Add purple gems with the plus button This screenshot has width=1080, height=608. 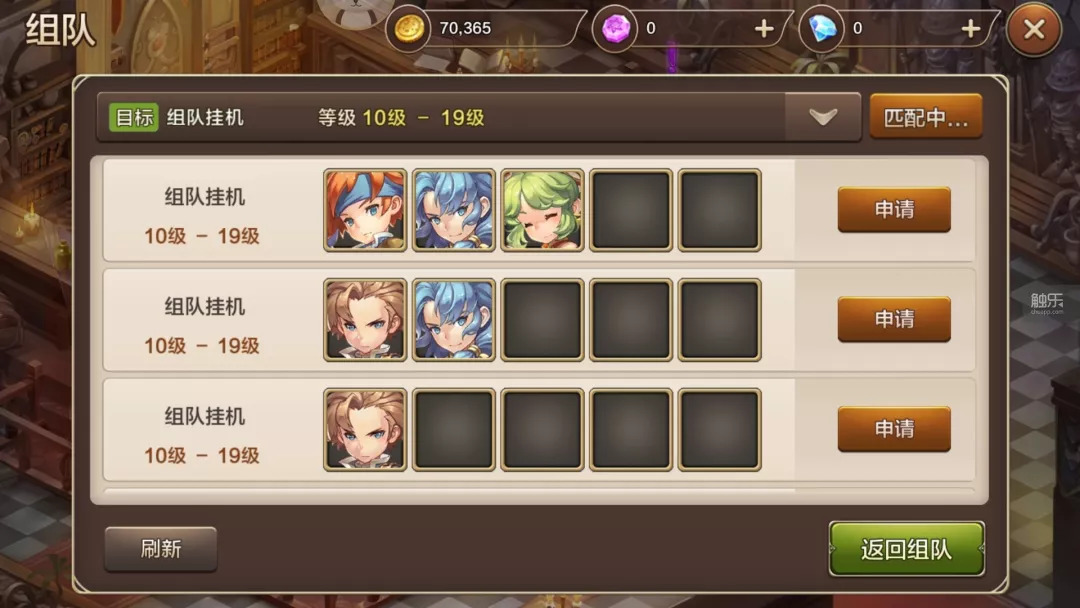point(764,29)
